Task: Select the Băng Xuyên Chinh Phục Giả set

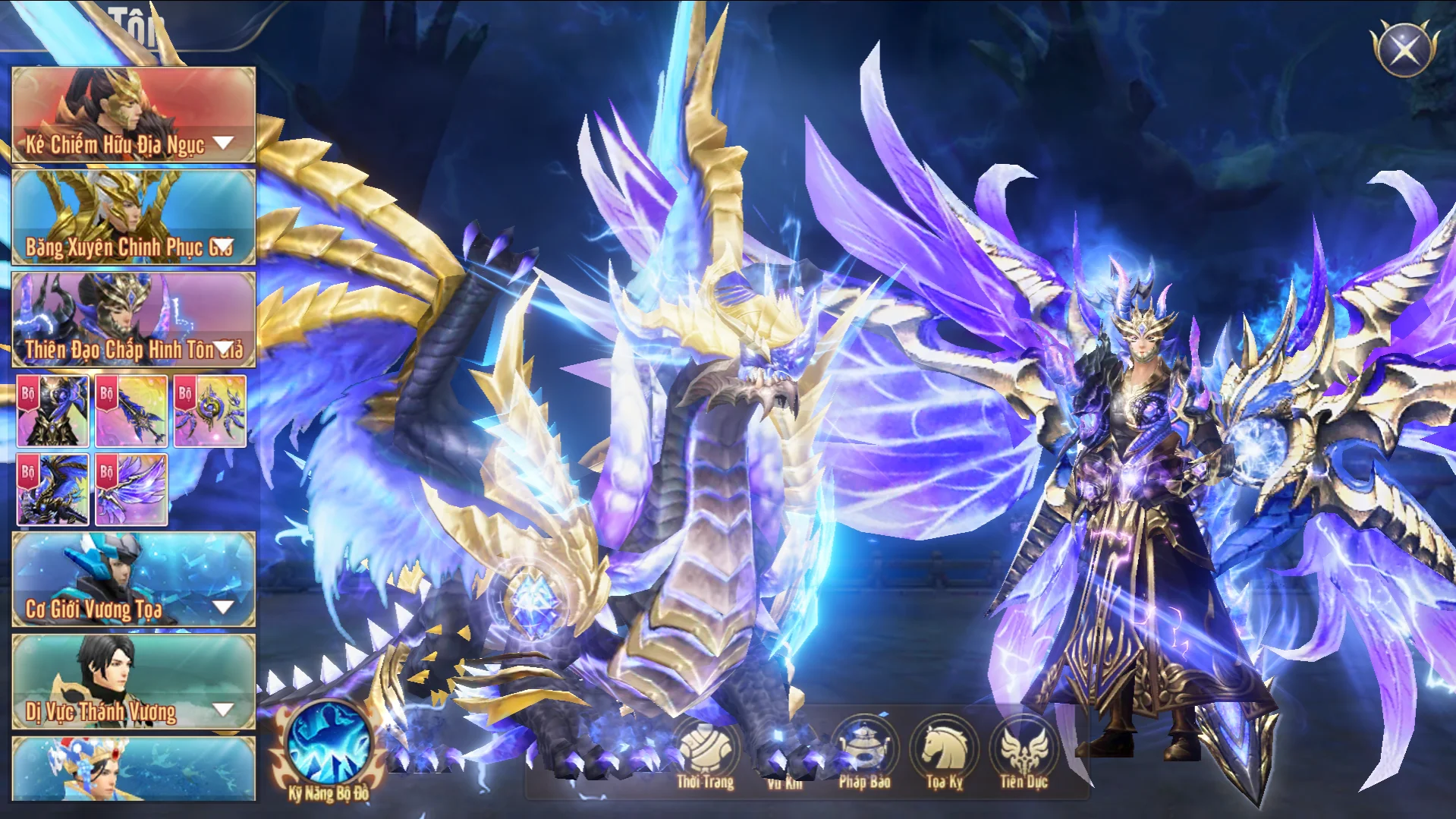Action: point(134,217)
